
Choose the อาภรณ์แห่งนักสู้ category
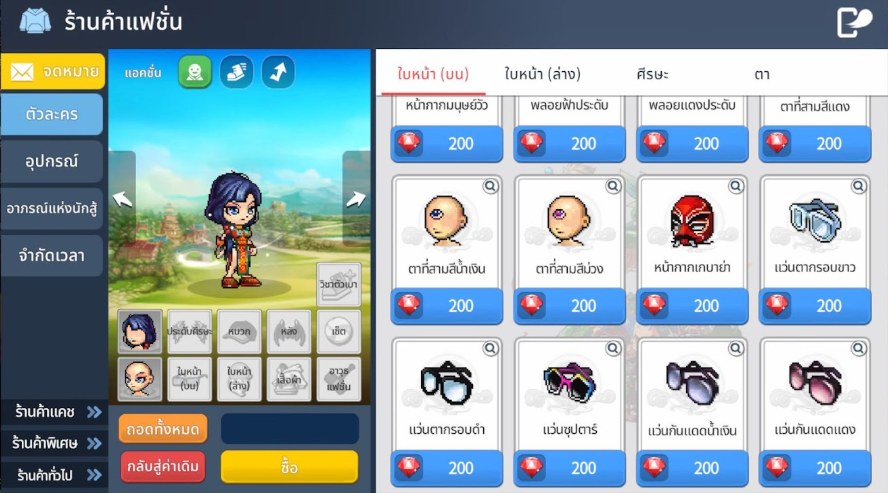click(53, 208)
